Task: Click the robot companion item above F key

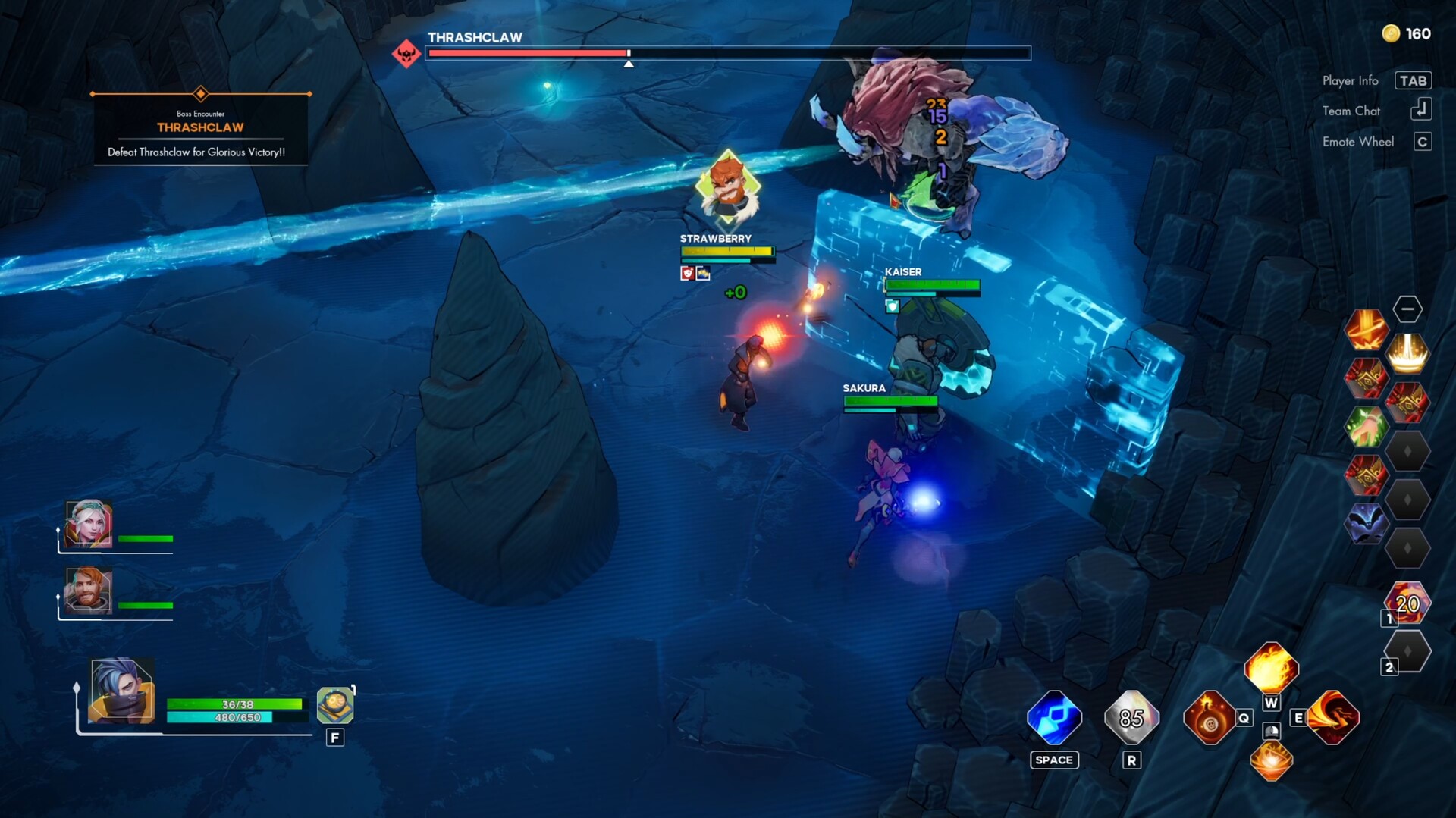Action: (x=334, y=707)
